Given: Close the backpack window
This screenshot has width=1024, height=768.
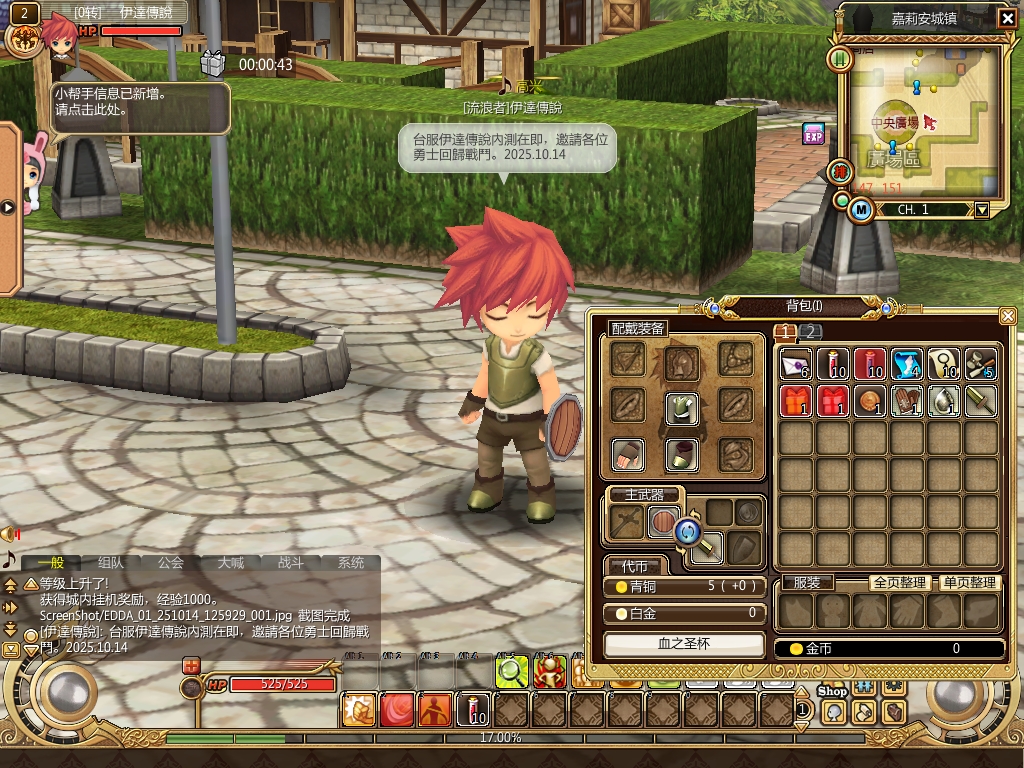Looking at the screenshot, I should pos(1008,316).
